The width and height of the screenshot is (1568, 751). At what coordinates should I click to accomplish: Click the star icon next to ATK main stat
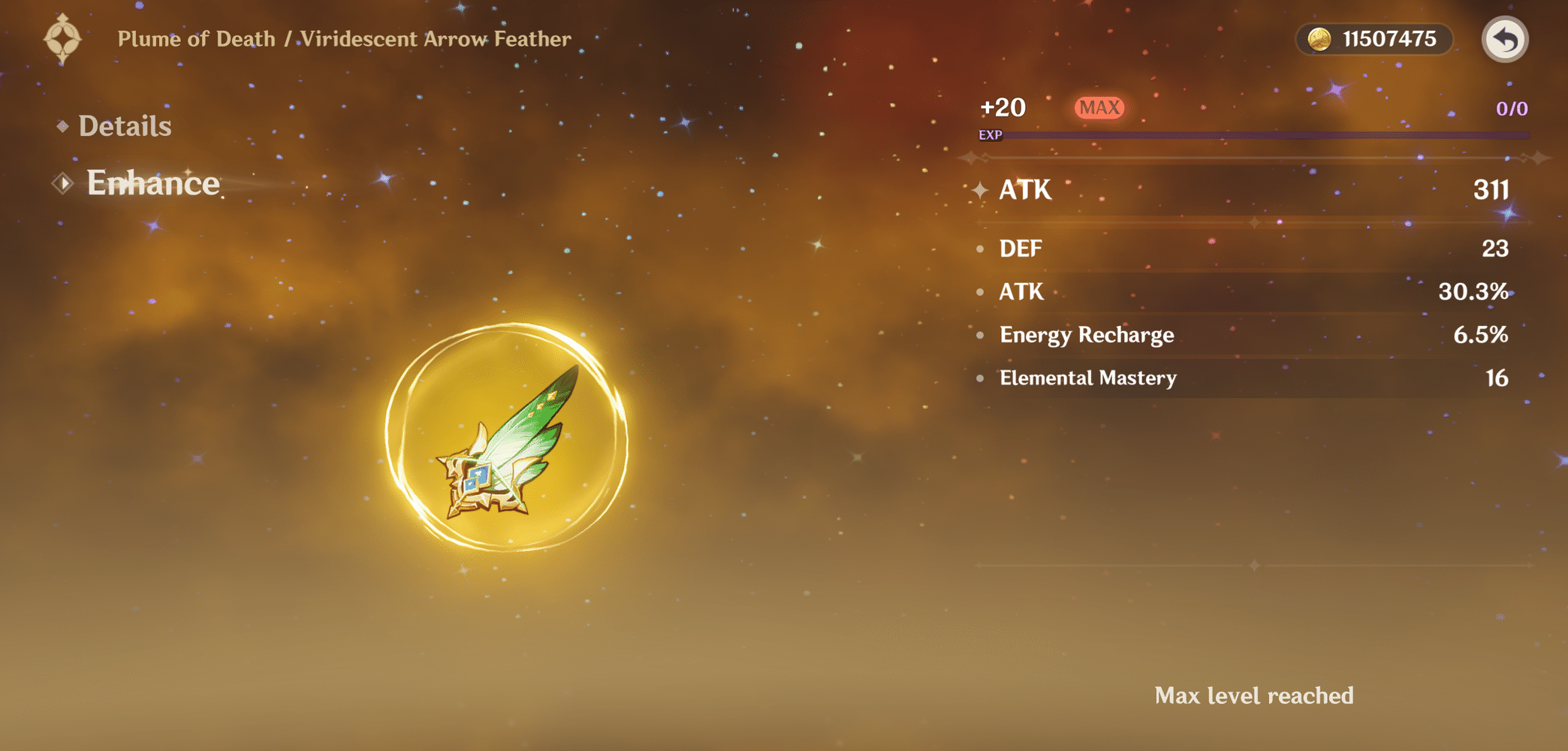(982, 191)
